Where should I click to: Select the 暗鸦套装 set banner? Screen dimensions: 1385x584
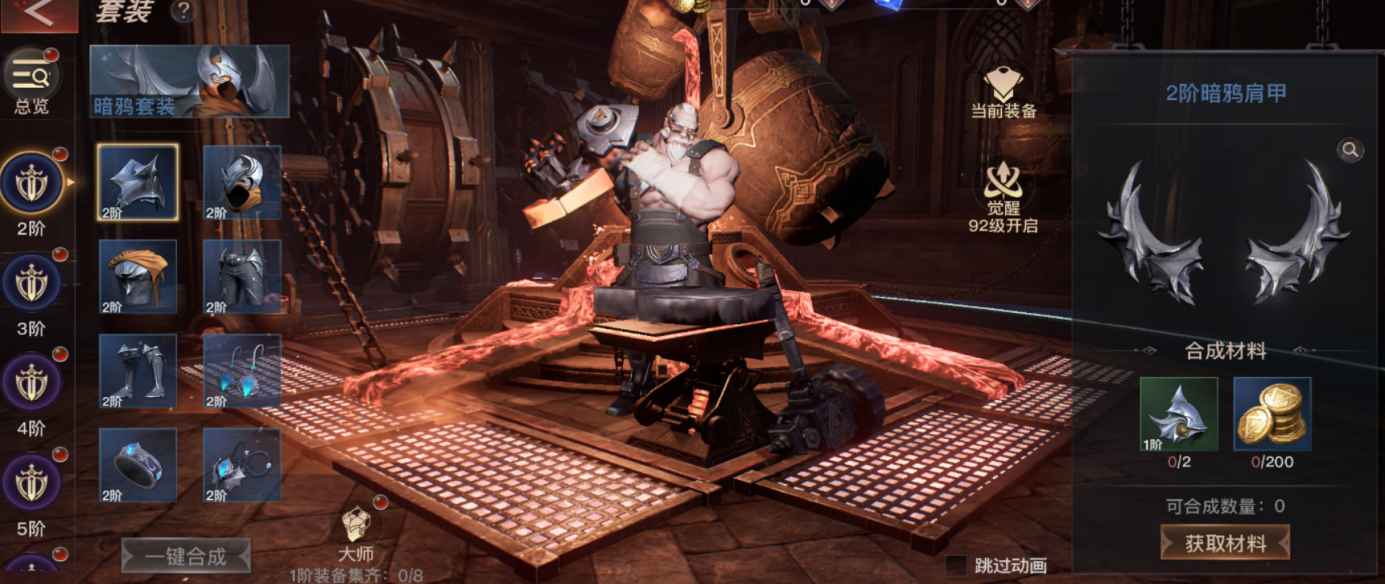click(x=189, y=81)
